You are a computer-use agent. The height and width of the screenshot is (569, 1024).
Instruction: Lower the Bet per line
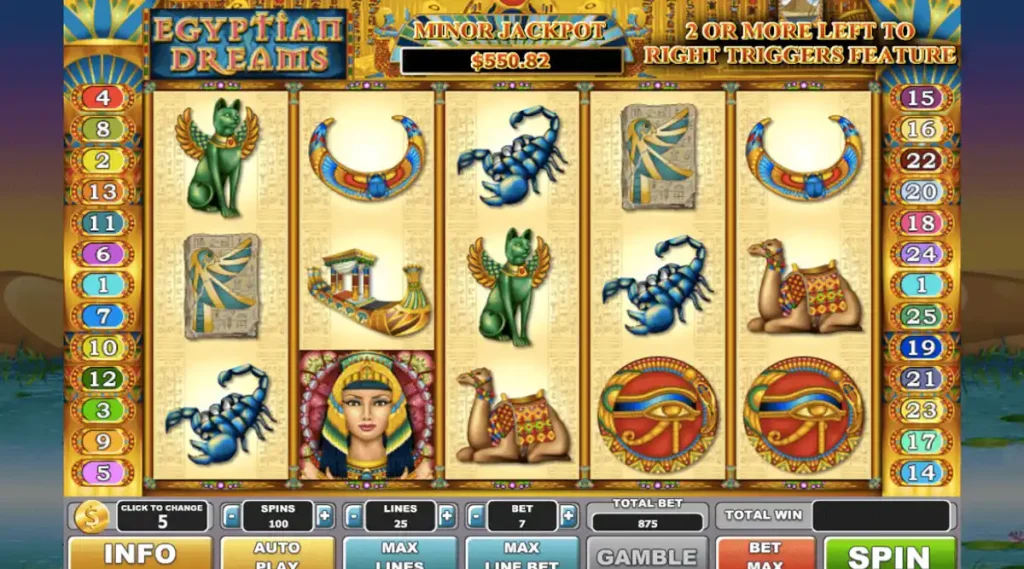476,516
